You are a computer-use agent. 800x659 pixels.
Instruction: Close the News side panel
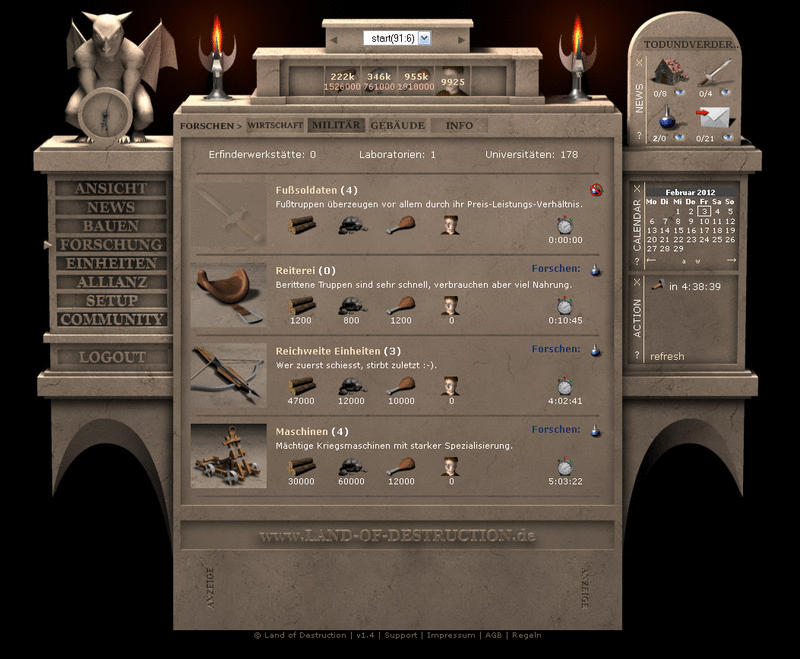point(639,62)
